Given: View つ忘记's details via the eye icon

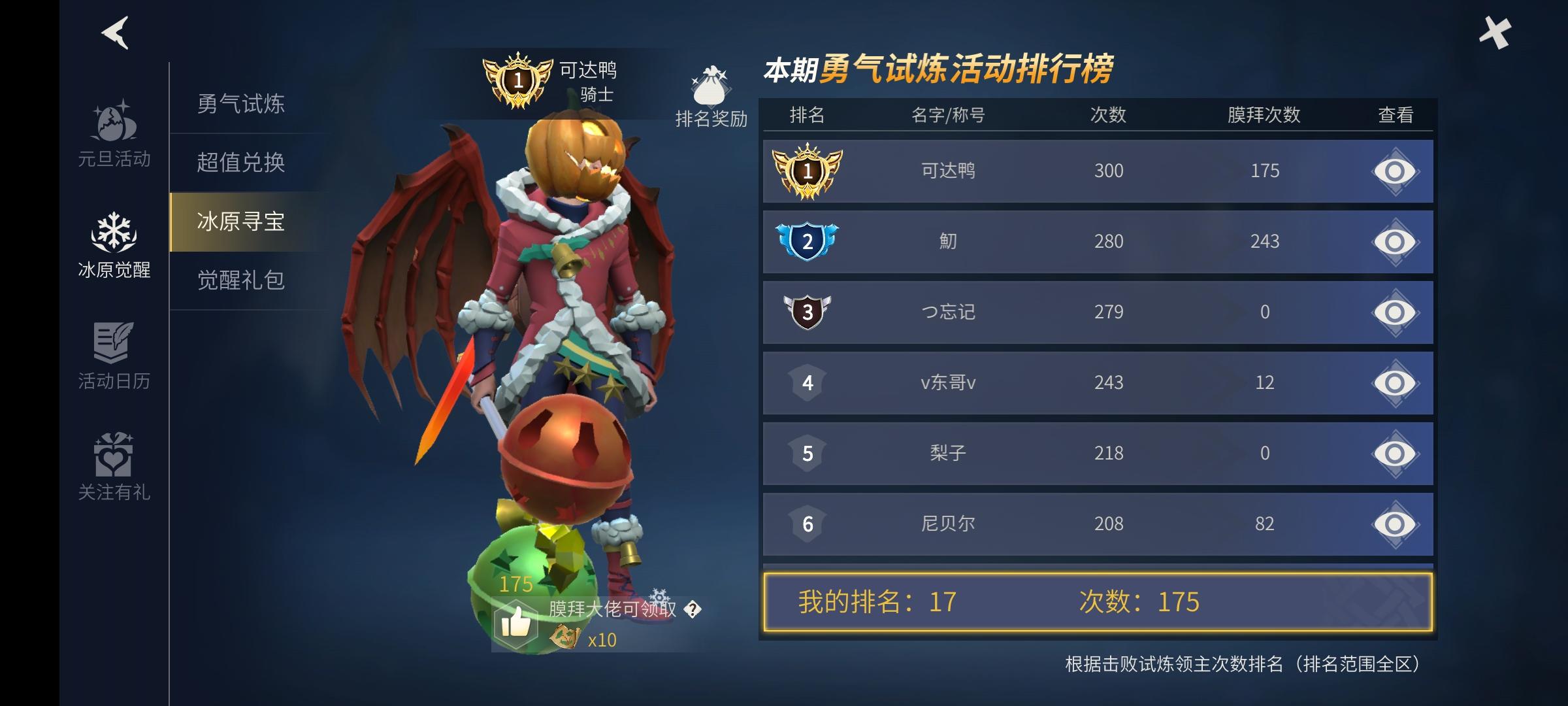Looking at the screenshot, I should tap(1394, 312).
